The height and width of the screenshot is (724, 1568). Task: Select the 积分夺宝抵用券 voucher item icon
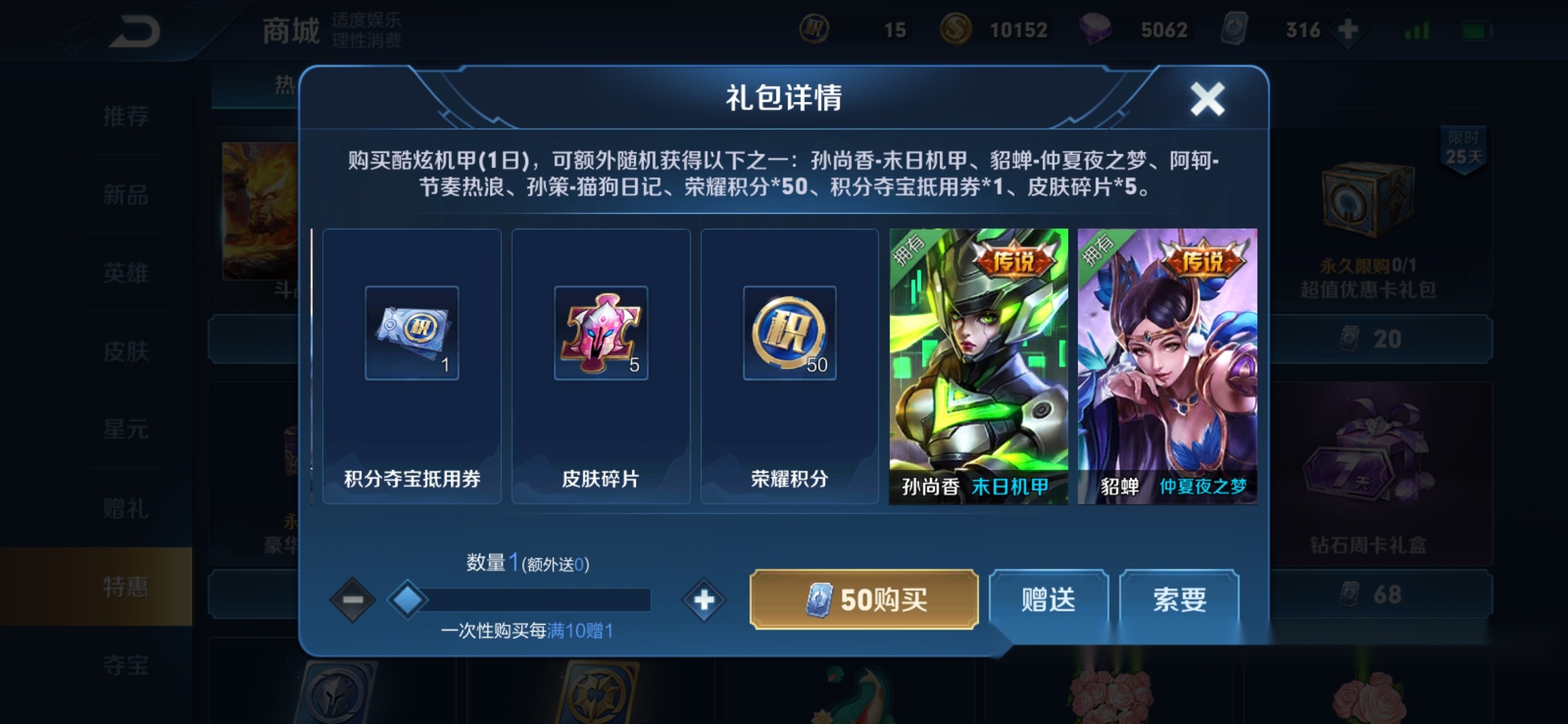point(411,333)
